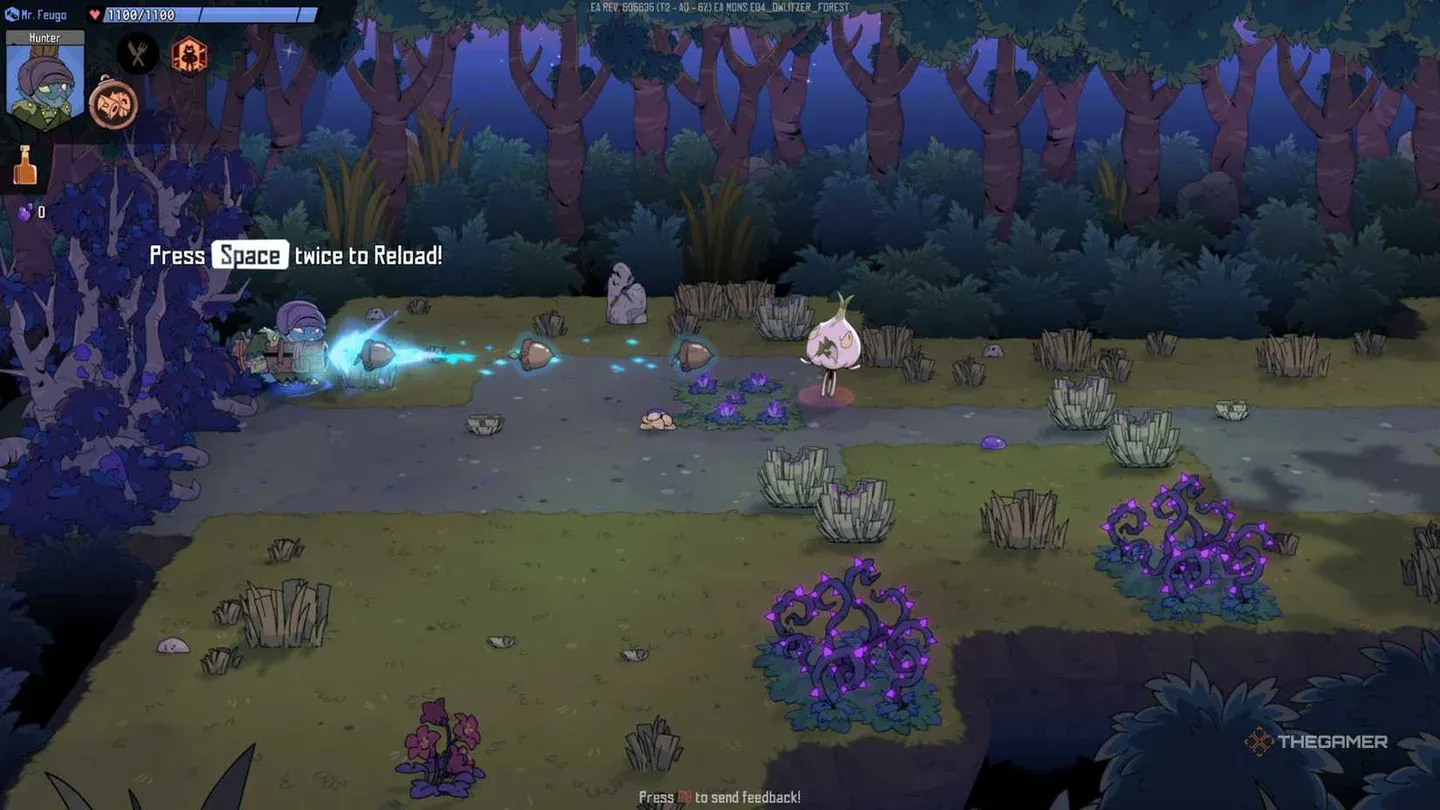Click the Hunter character portrait
The width and height of the screenshot is (1440, 810).
pyautogui.click(x=45, y=83)
